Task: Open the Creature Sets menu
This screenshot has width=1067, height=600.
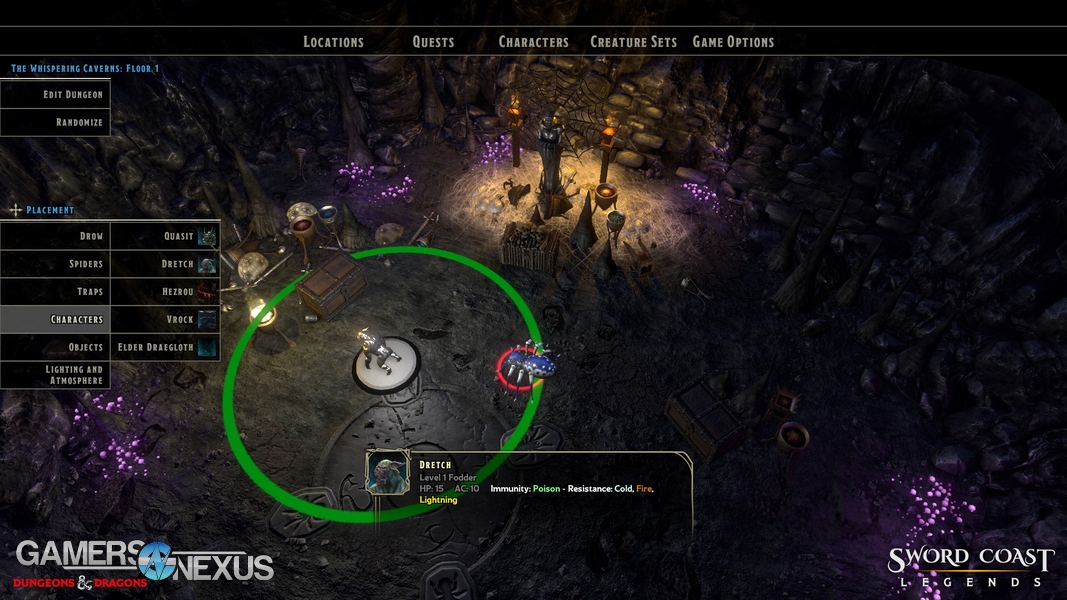Action: coord(633,42)
